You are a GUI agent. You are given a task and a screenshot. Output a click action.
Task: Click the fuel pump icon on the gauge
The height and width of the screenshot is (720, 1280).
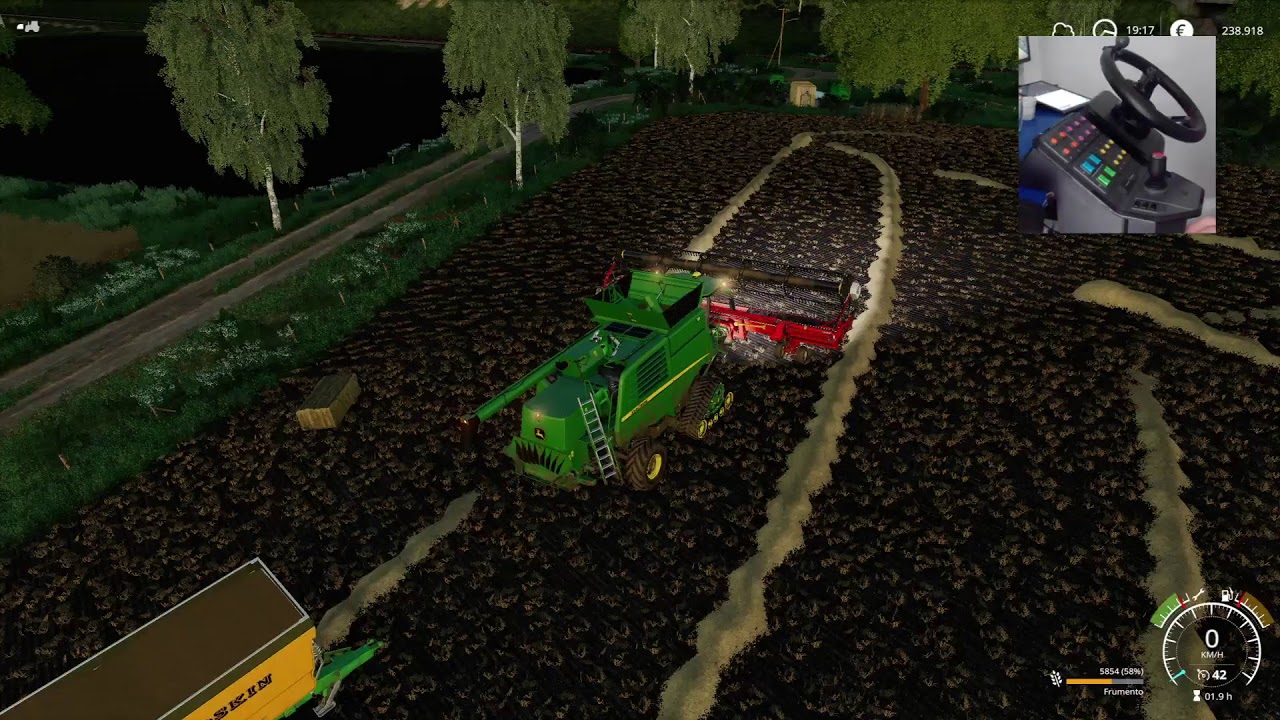pyautogui.click(x=1225, y=596)
